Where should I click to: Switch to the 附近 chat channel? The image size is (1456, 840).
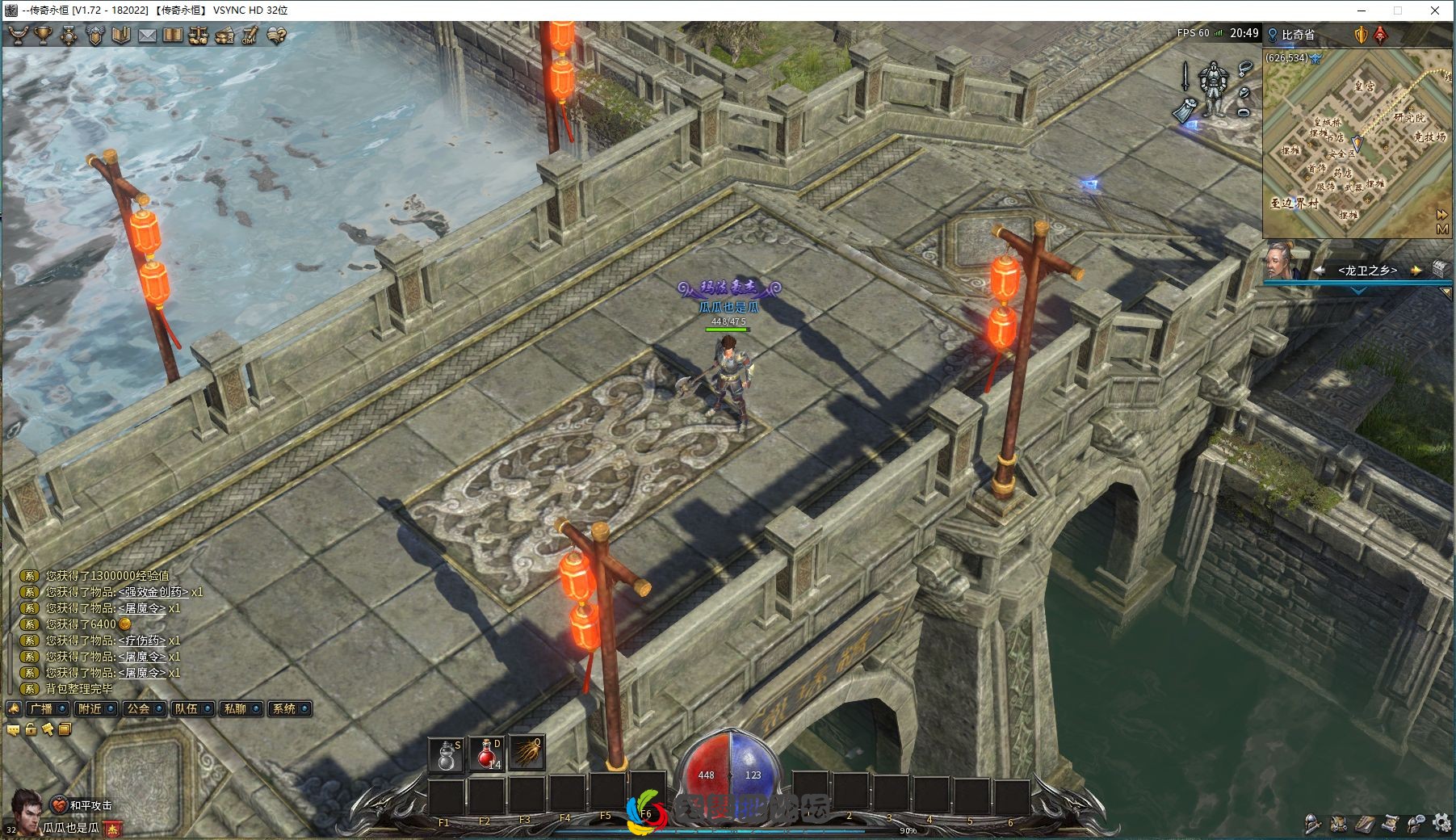(90, 708)
